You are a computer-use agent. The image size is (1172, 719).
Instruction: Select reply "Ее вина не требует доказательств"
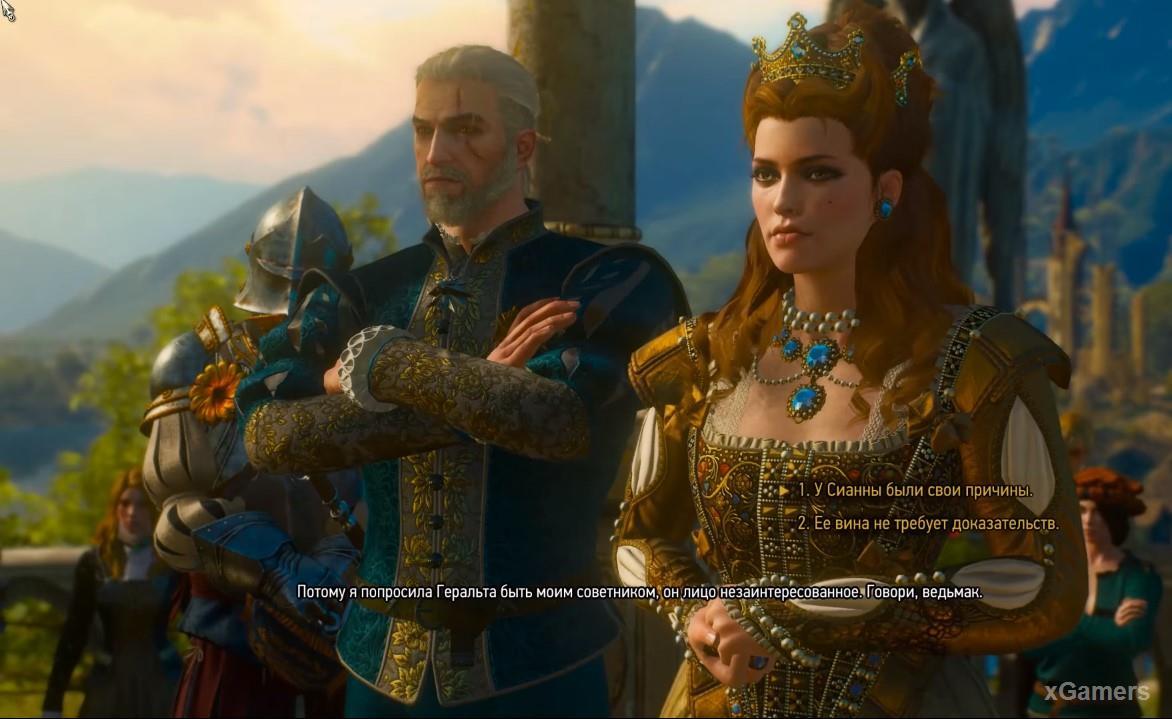(927, 522)
